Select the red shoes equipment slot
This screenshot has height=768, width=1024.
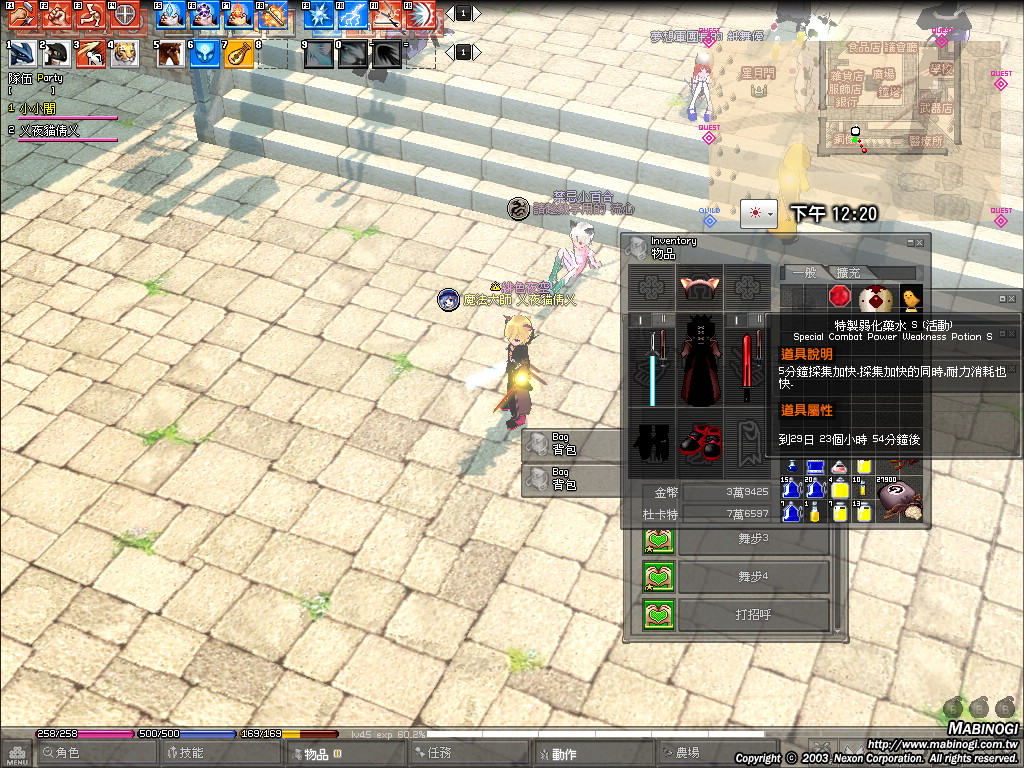(x=700, y=440)
